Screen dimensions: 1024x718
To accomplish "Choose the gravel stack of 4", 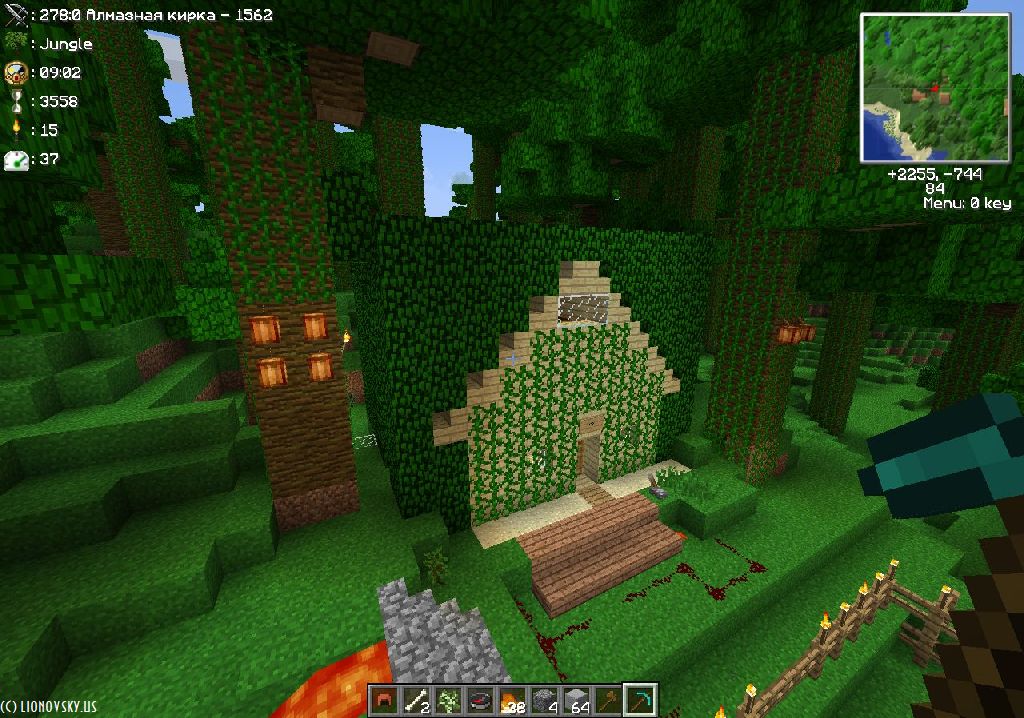I will tap(543, 700).
